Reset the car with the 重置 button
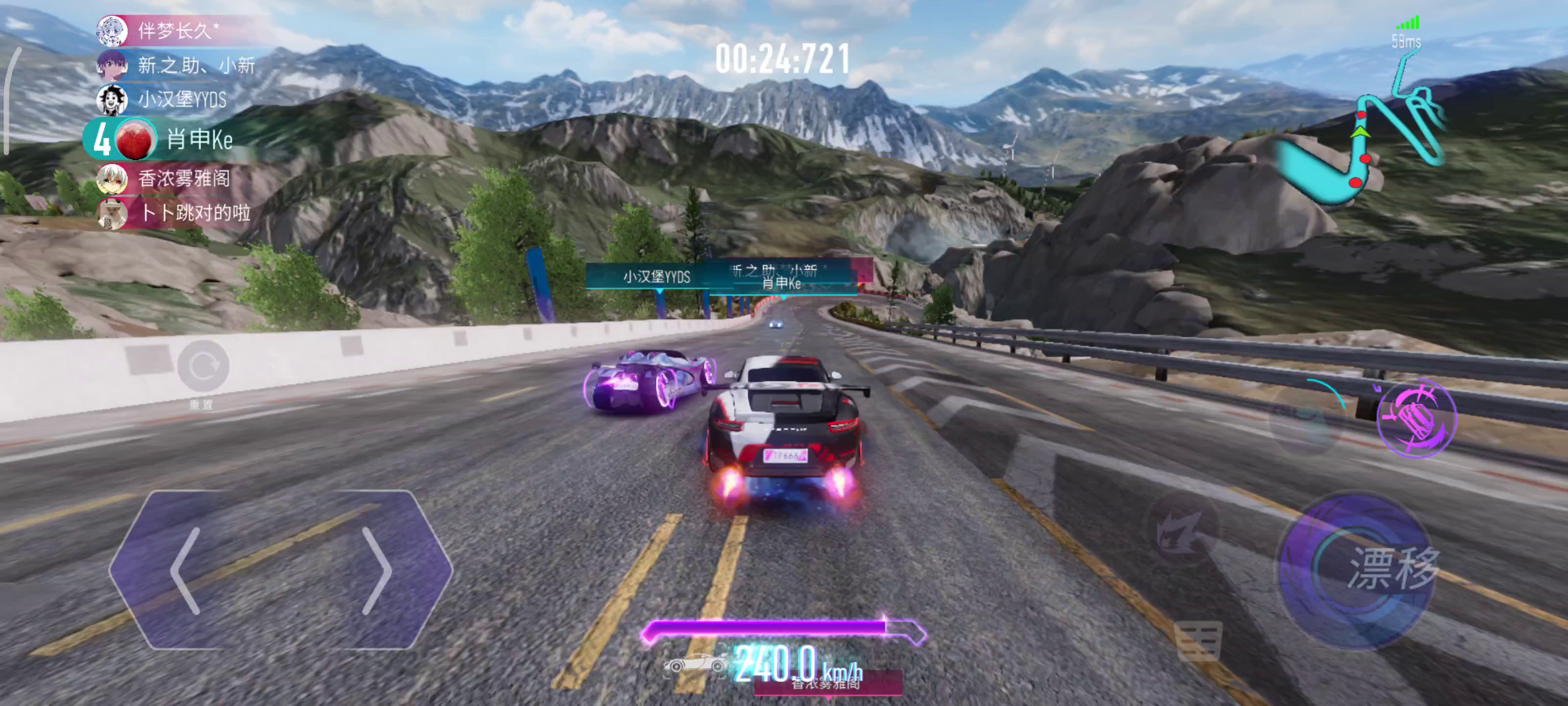1568x706 pixels. point(203,367)
